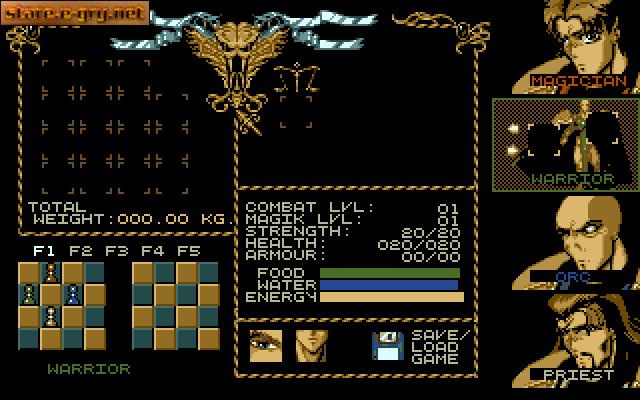The image size is (640, 400).
Task: Click the balance scales icon
Action: pos(291,78)
